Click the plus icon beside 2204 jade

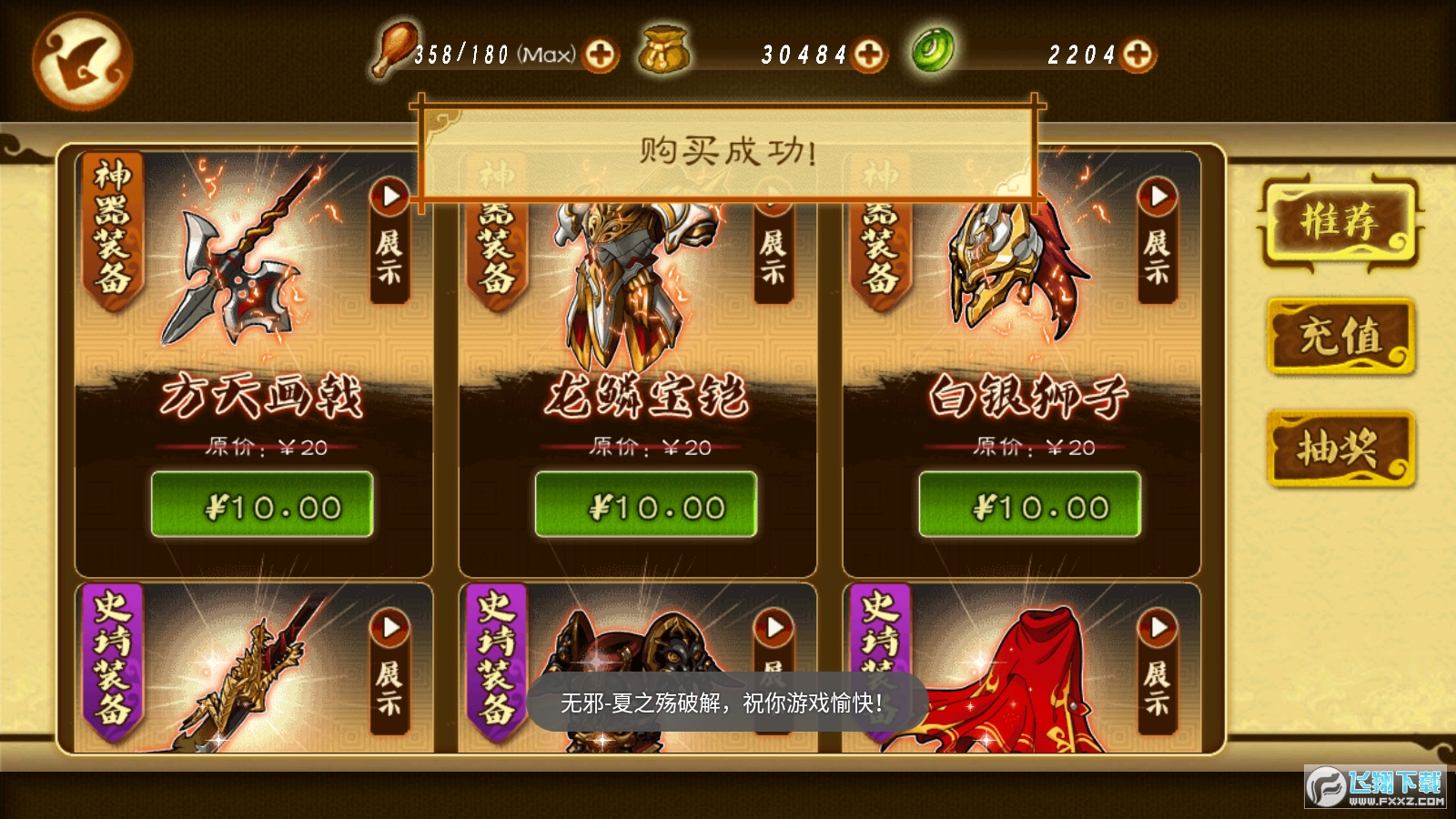pos(1136,55)
